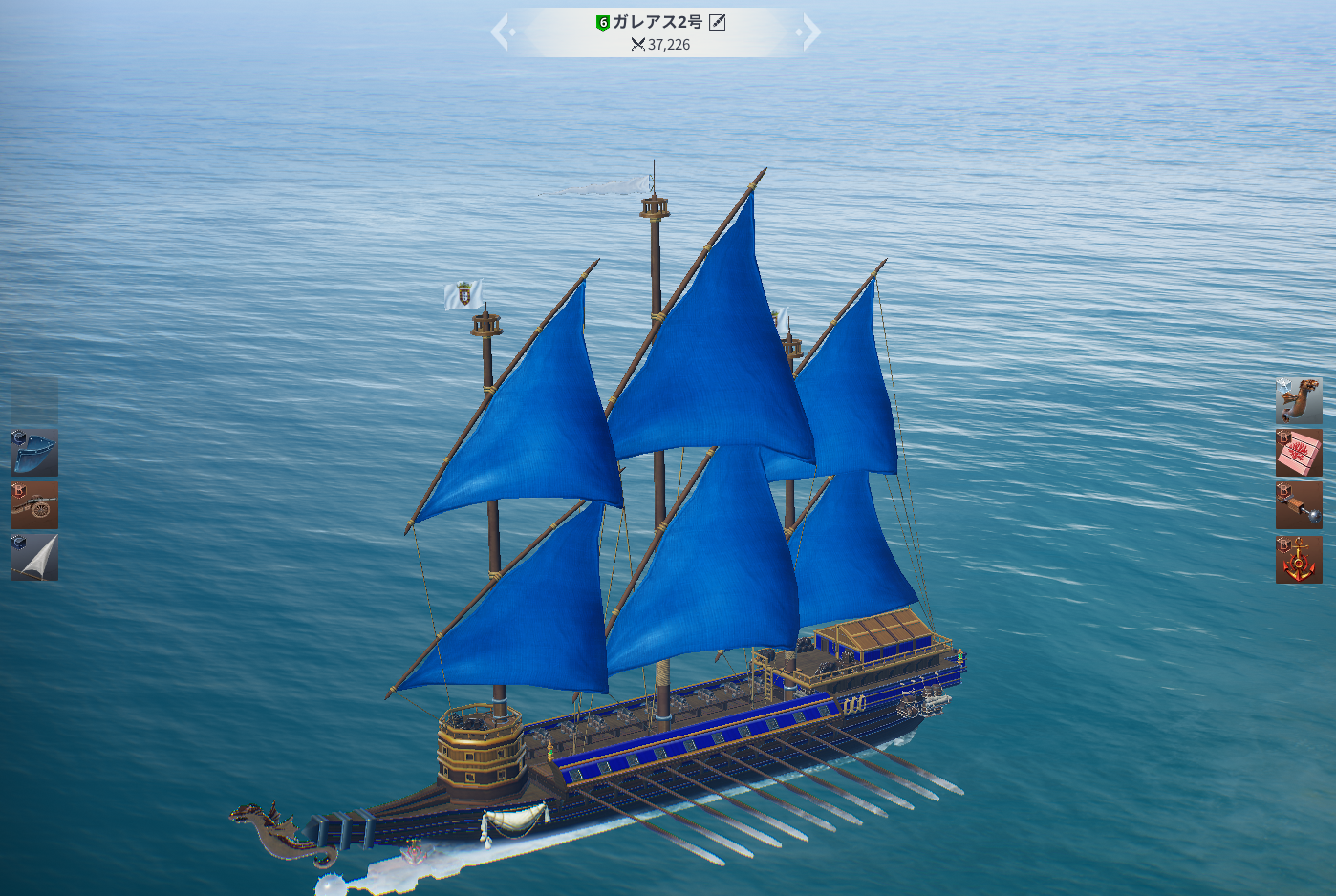
Task: Select the spiked ram equipment slot
Action: pos(1299,505)
